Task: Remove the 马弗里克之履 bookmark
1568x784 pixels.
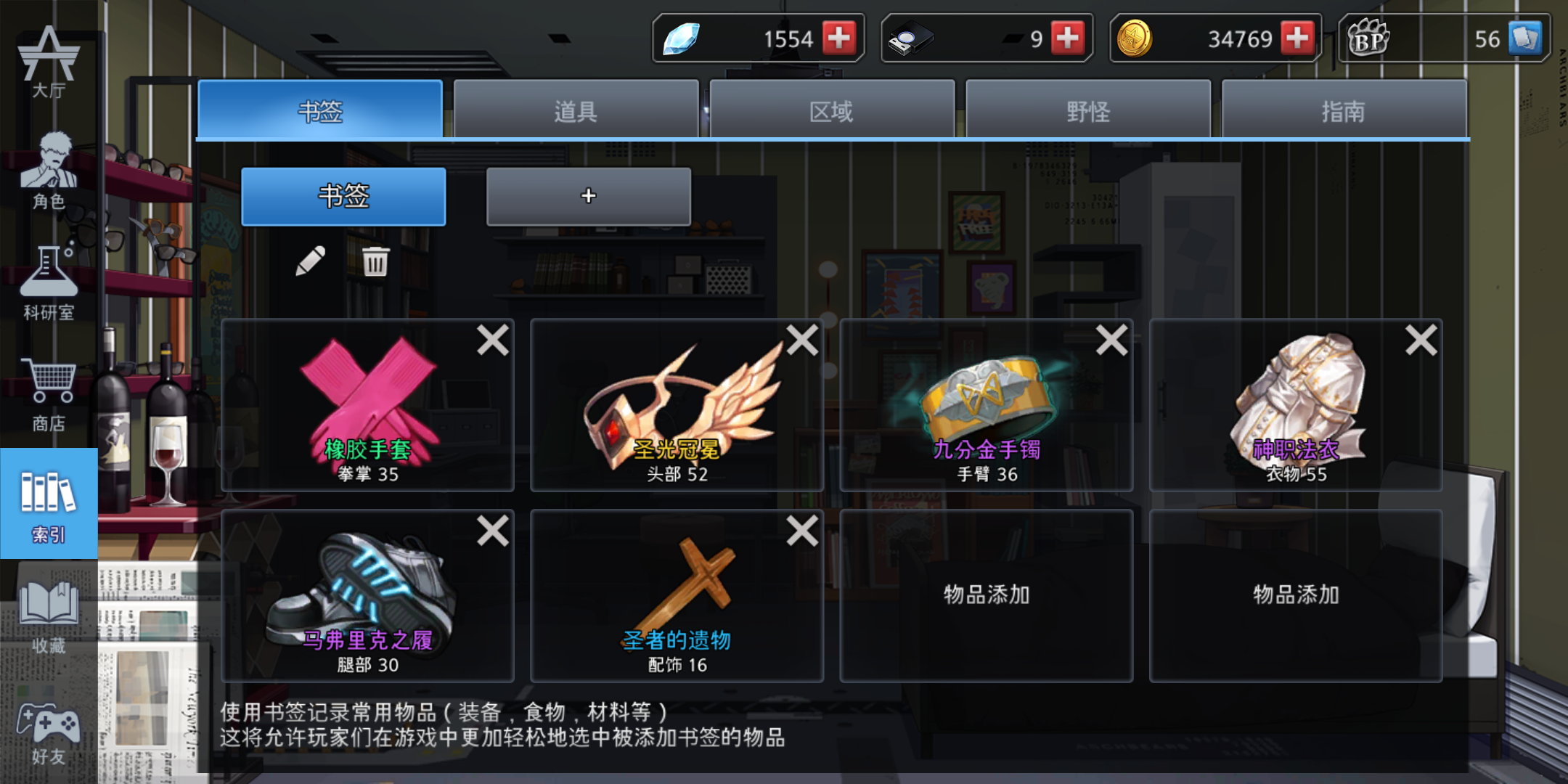Action: click(x=492, y=531)
